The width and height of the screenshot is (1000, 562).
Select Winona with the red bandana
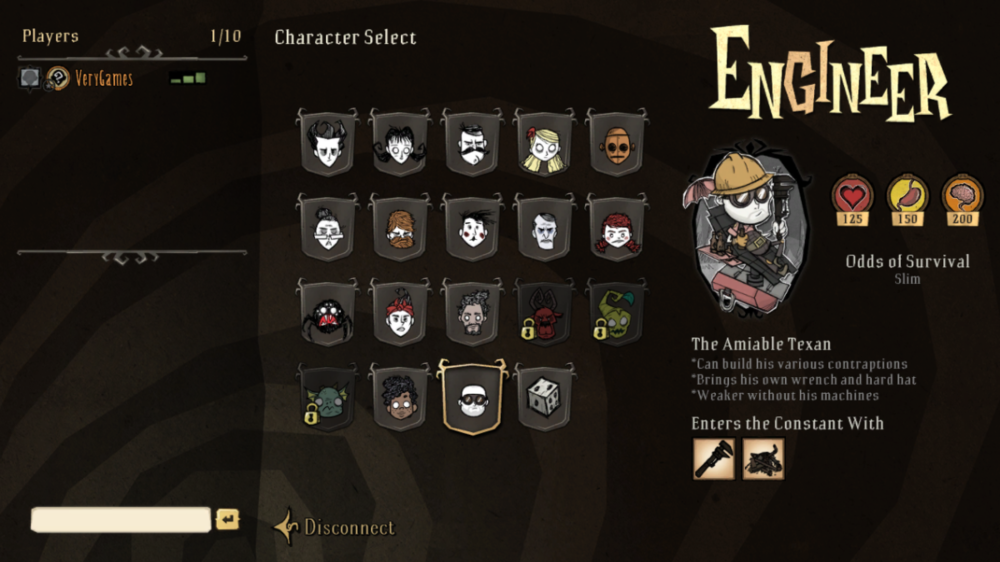click(x=400, y=315)
